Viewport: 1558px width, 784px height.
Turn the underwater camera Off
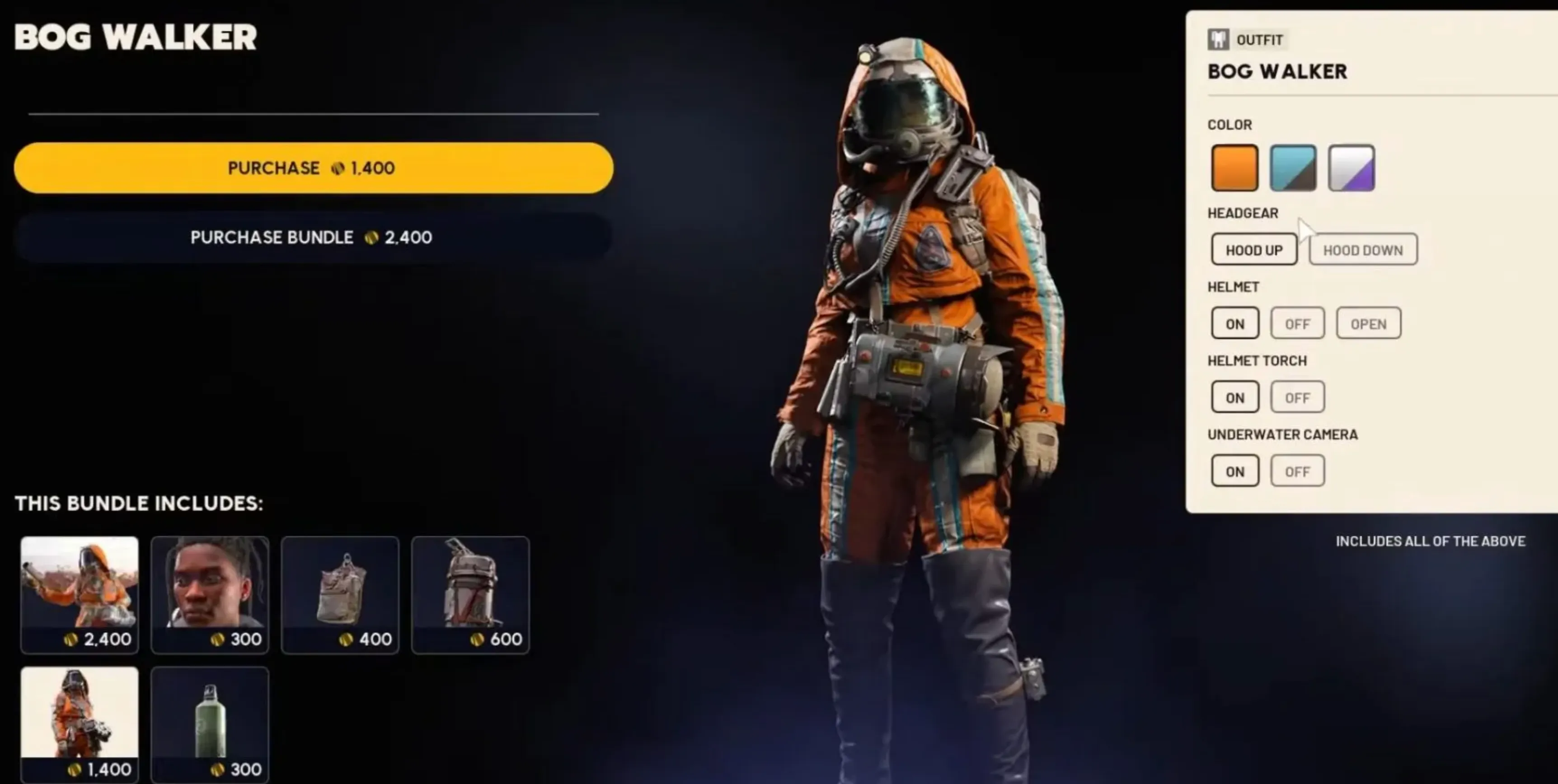tap(1297, 471)
